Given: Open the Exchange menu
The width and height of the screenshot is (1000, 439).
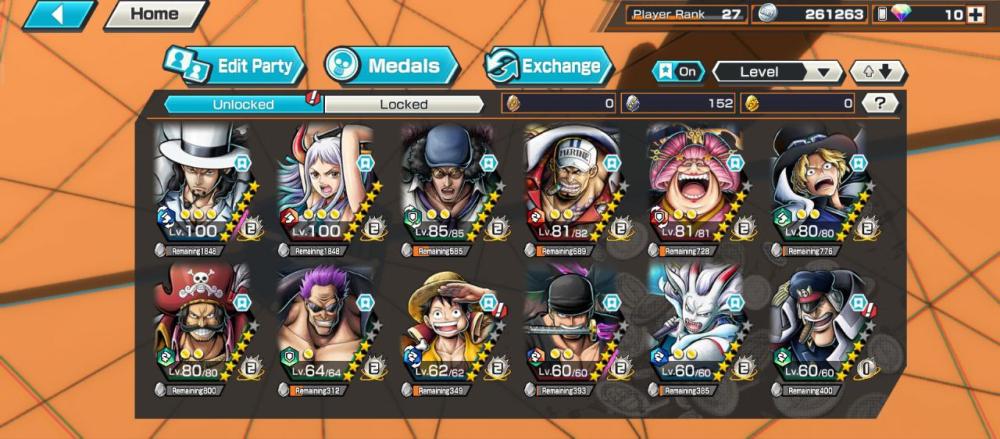Looking at the screenshot, I should [549, 67].
